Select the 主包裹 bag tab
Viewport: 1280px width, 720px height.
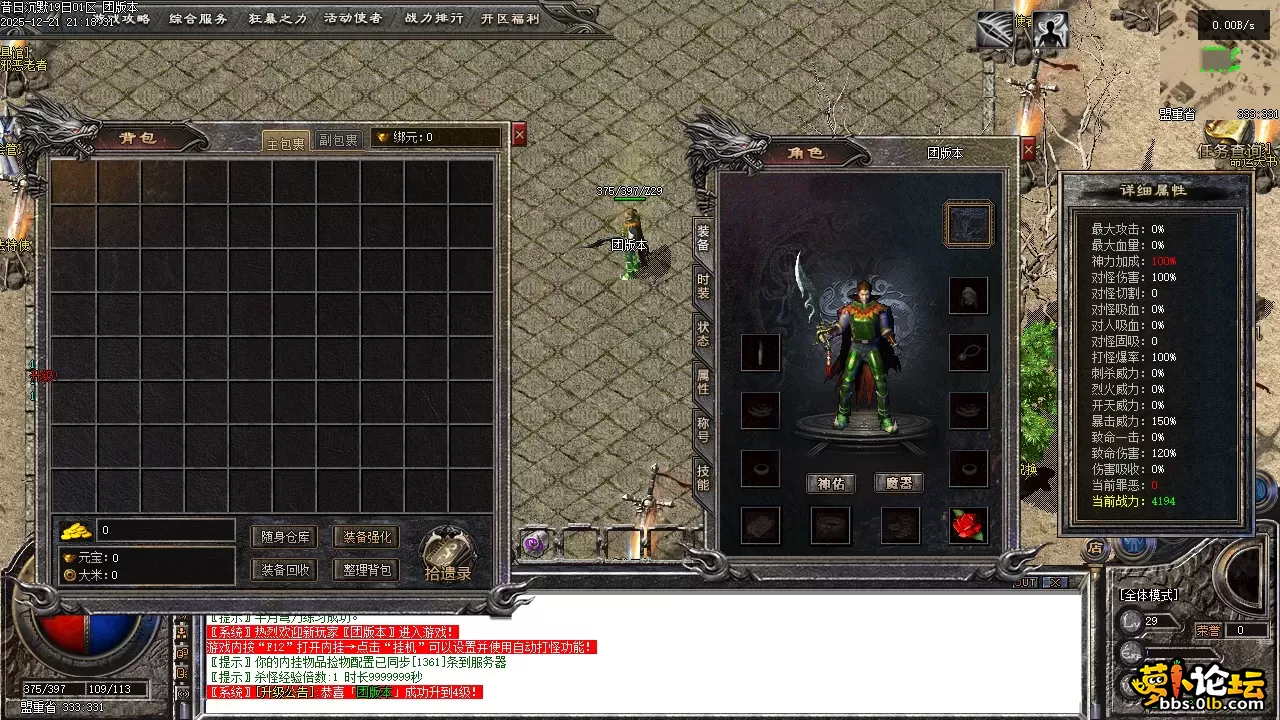click(285, 142)
